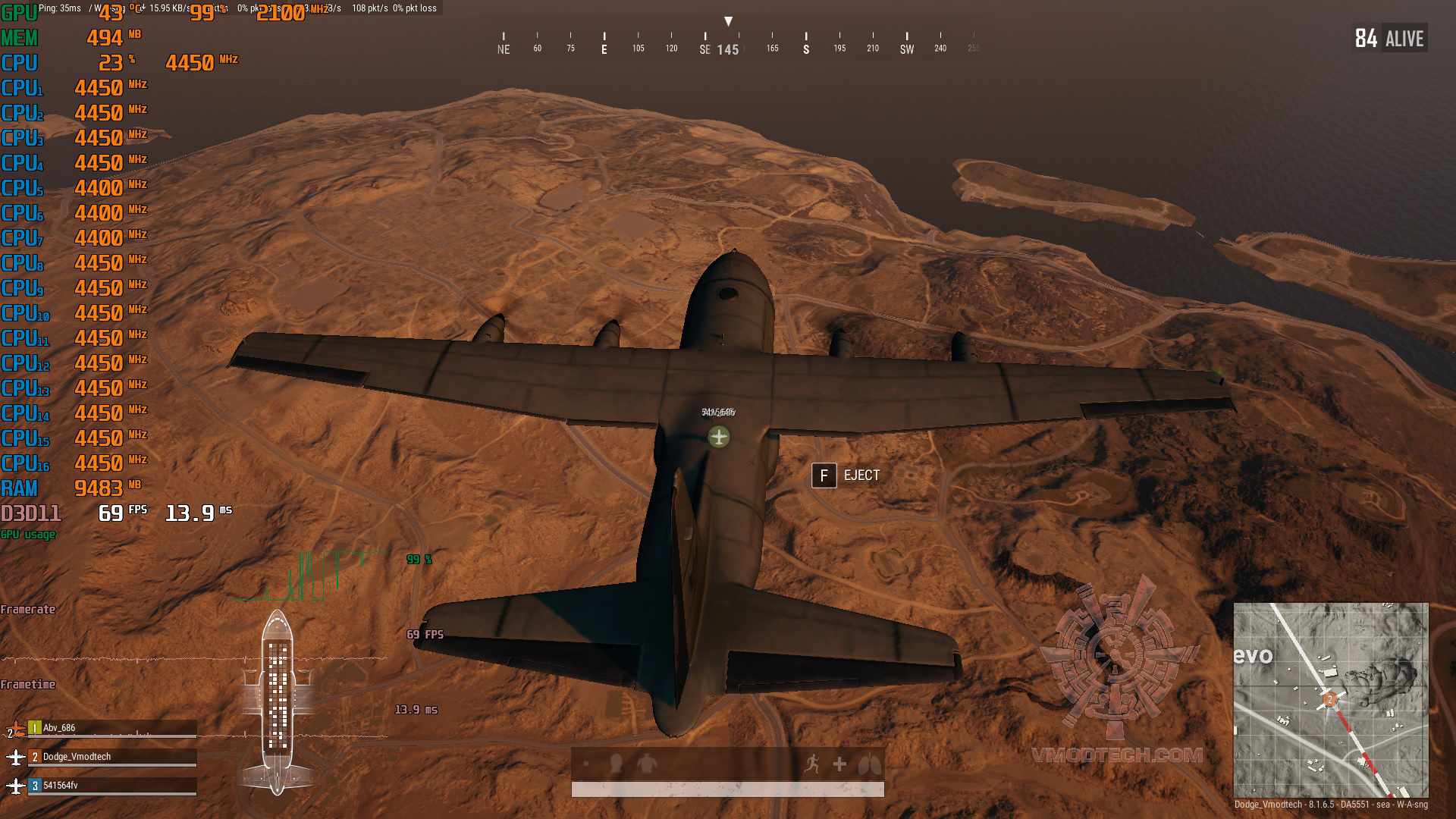Click the lungs breath icon
Viewport: 1456px width, 819px height.
[870, 764]
